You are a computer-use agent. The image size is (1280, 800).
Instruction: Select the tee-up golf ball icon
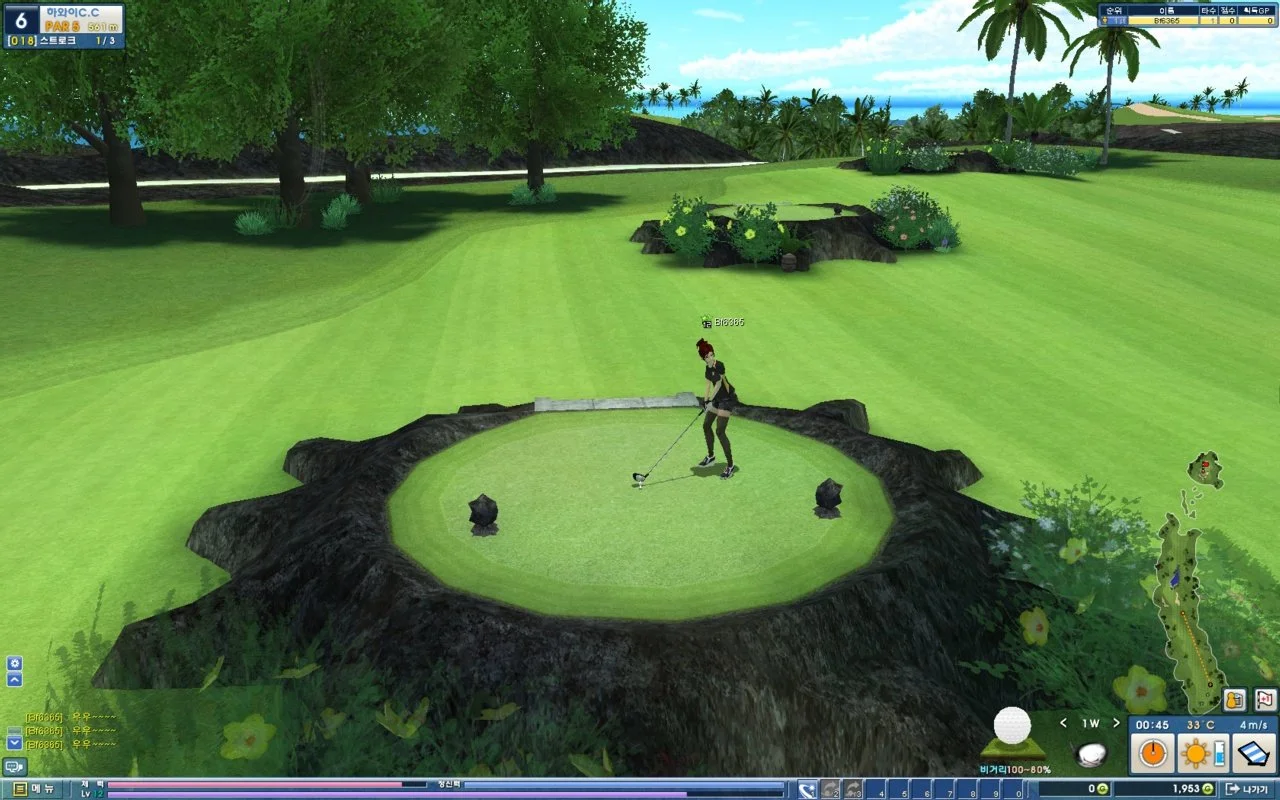pyautogui.click(x=1012, y=732)
